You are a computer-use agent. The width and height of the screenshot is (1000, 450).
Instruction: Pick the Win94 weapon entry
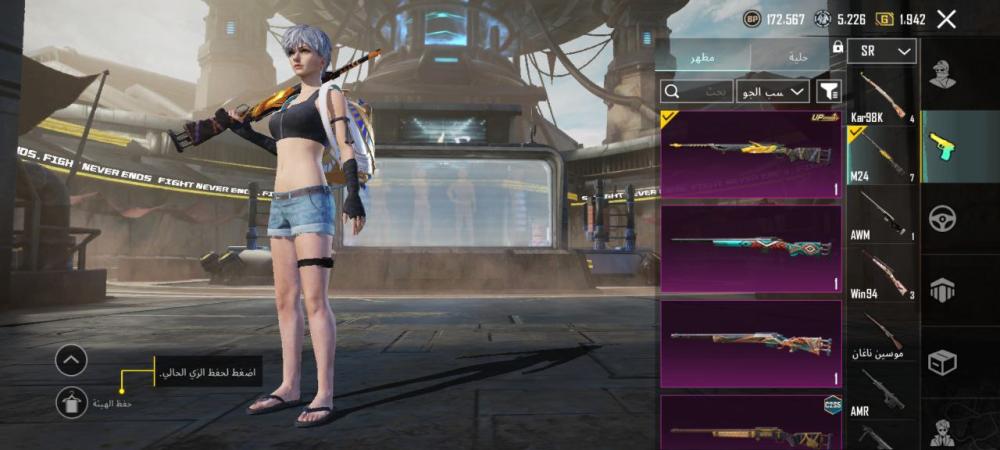881,273
